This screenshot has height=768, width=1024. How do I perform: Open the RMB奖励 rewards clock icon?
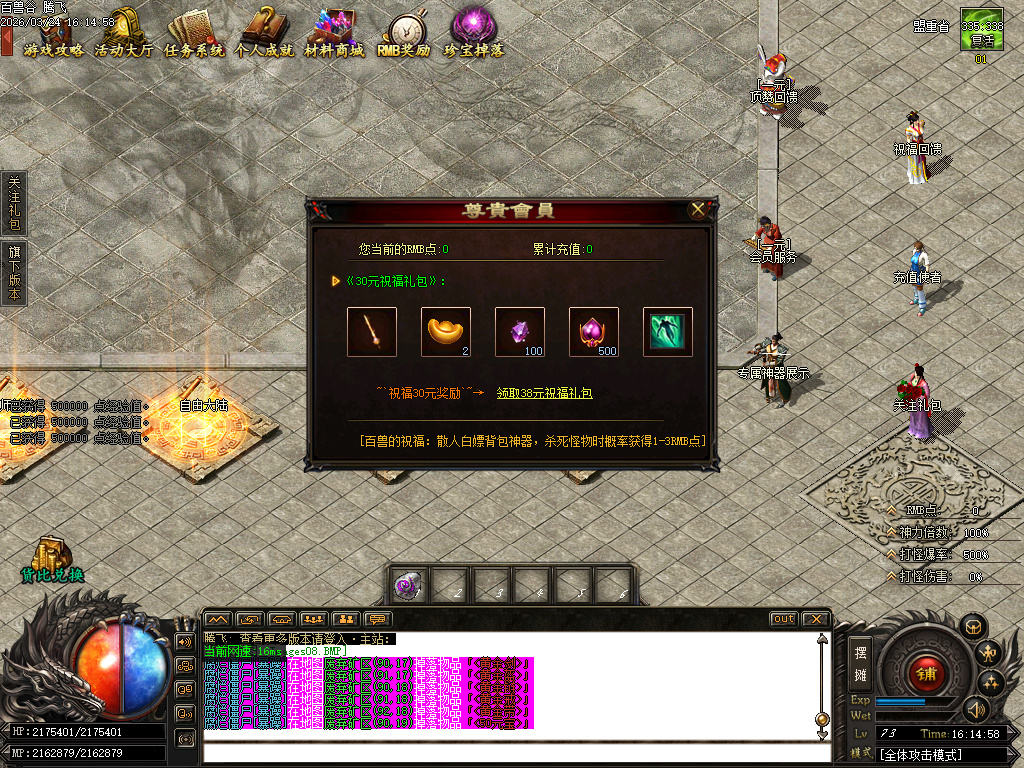(403, 34)
